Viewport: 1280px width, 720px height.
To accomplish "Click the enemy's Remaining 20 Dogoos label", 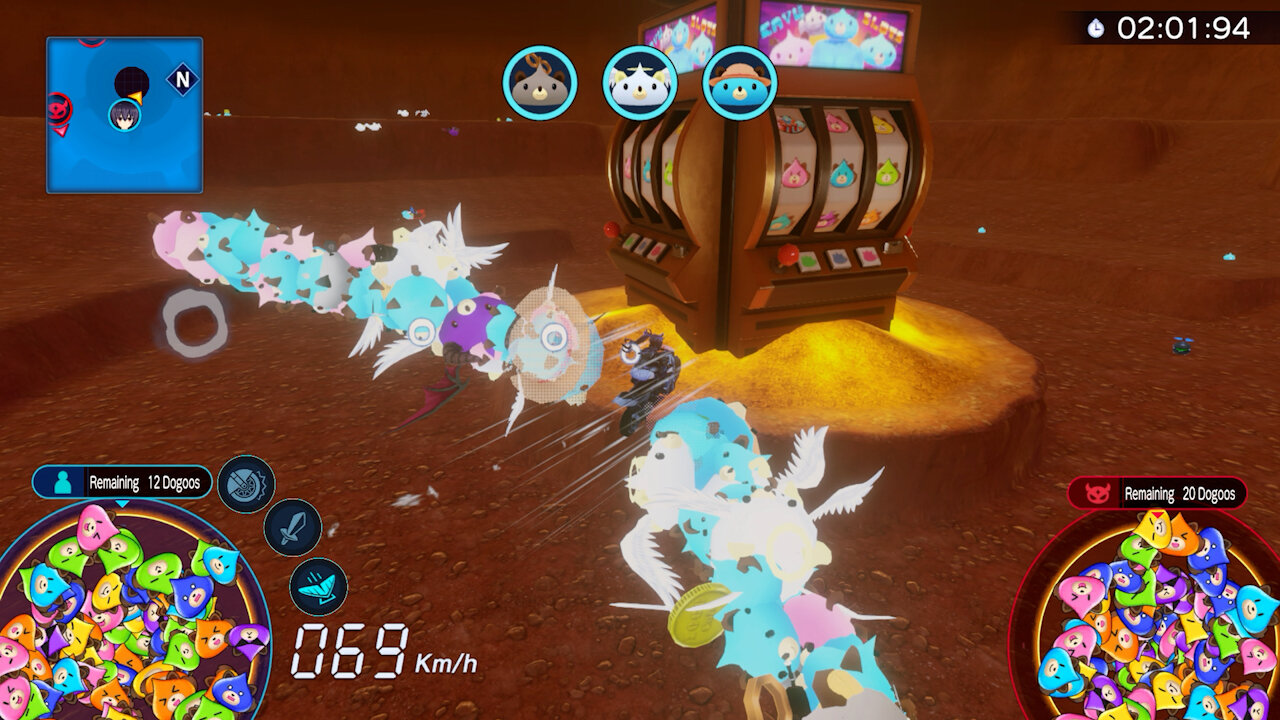I will 1158,493.
